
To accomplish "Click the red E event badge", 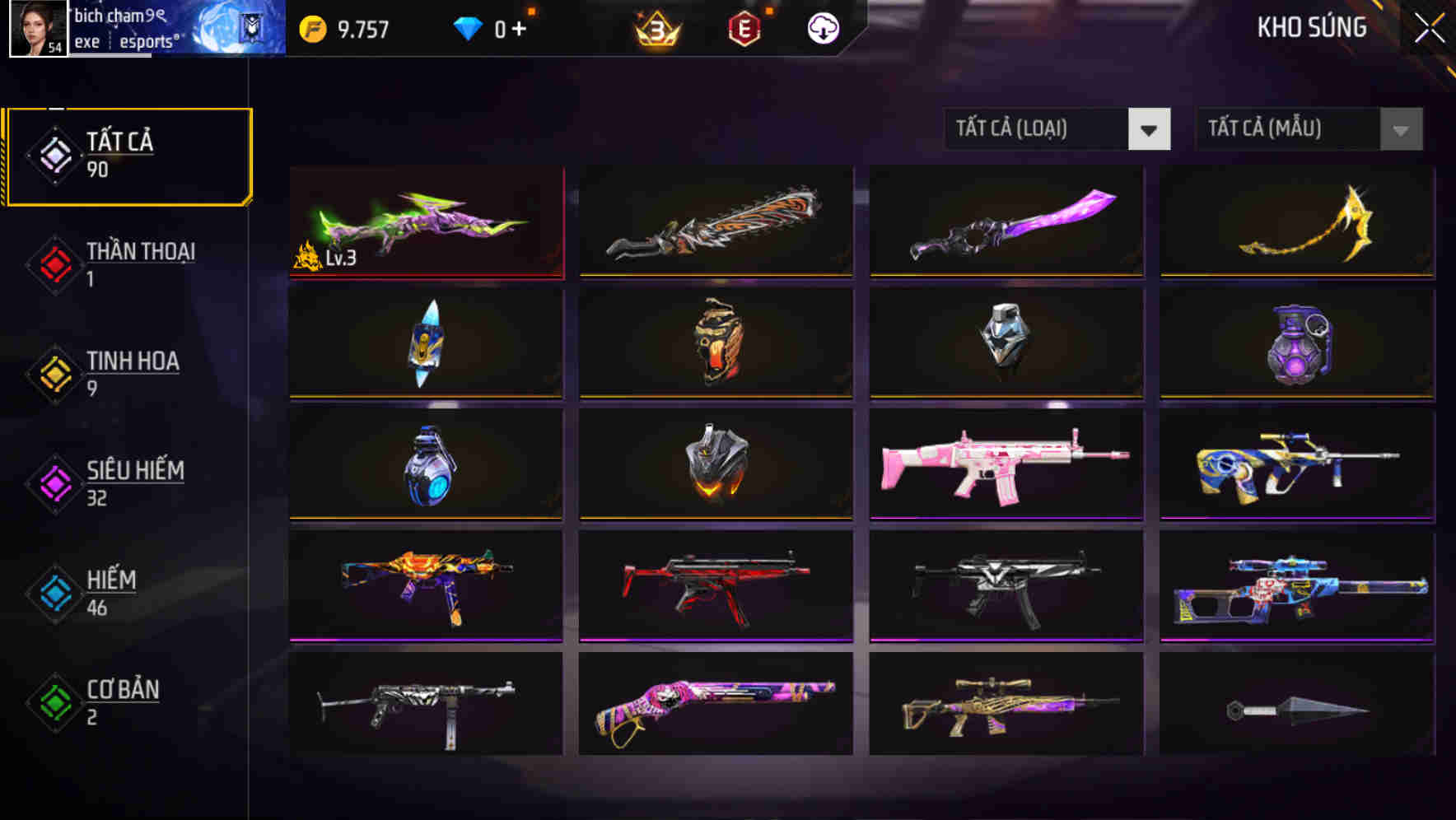I will pos(743,27).
